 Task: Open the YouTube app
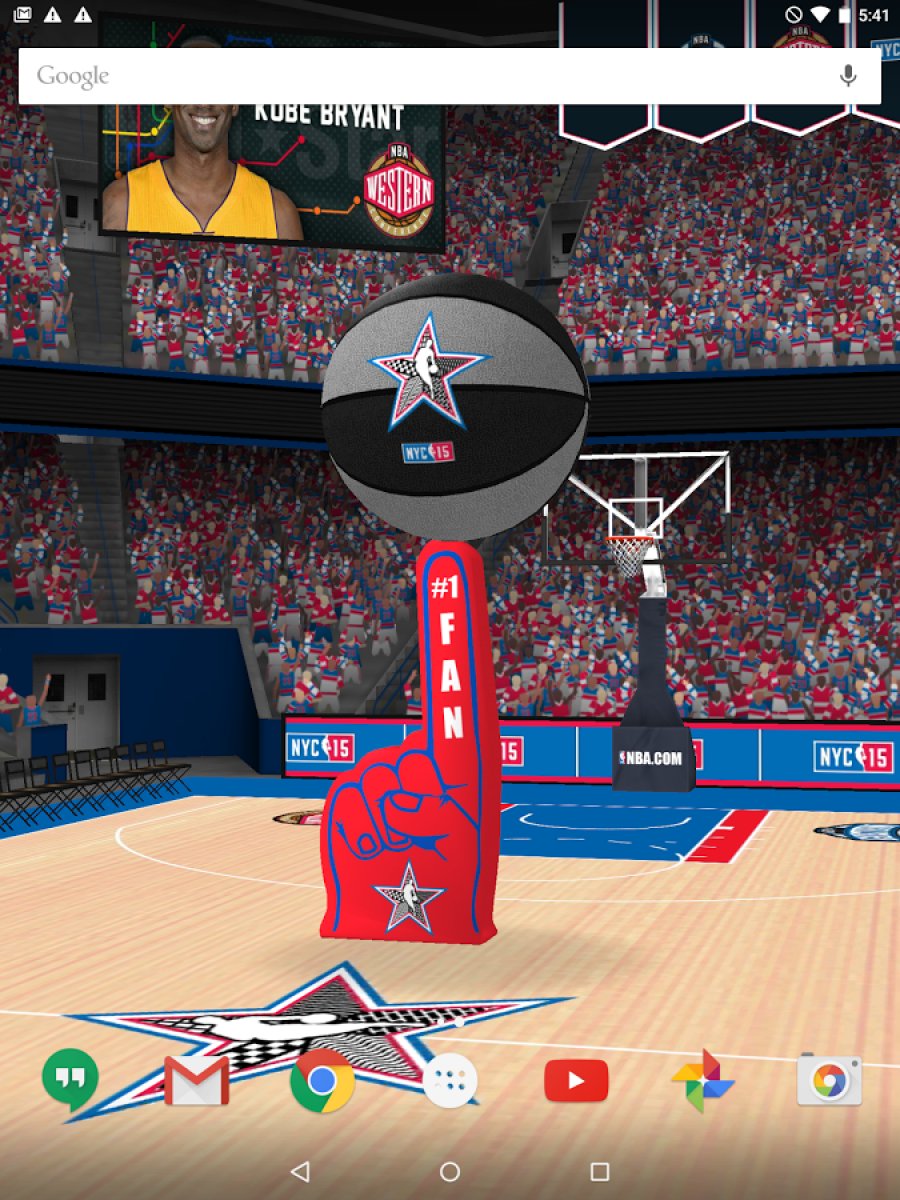pyautogui.click(x=576, y=1080)
